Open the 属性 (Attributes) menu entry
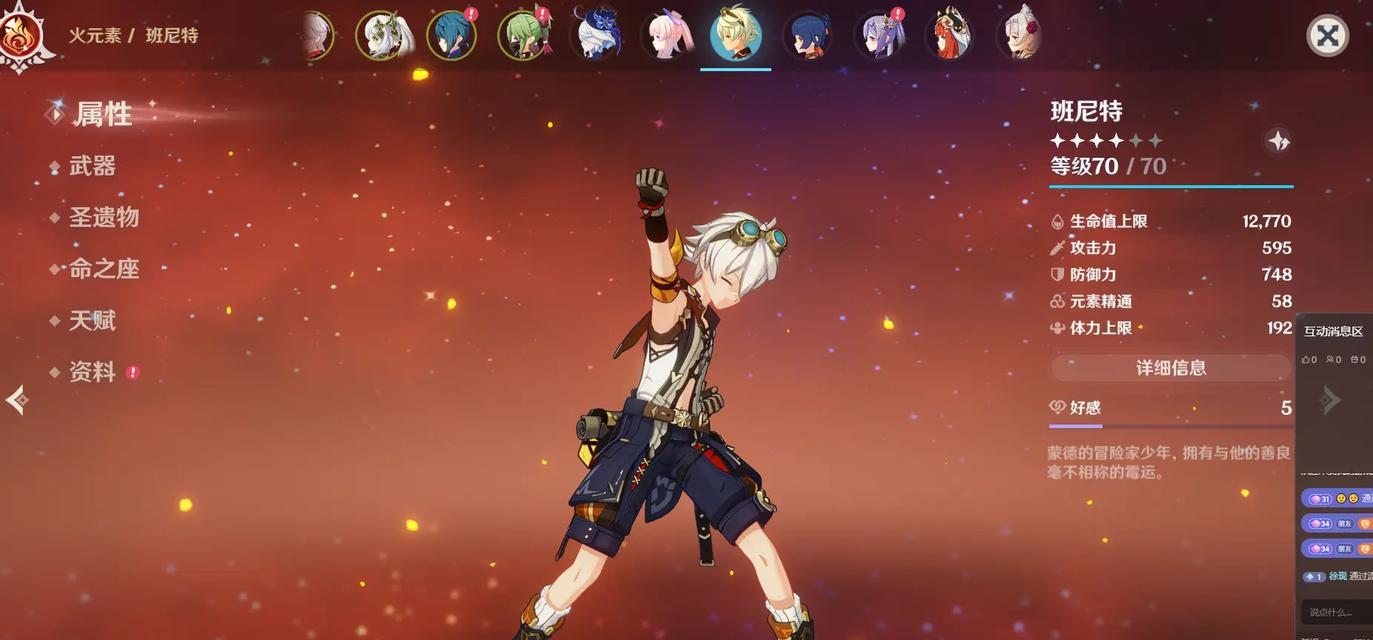 click(102, 114)
